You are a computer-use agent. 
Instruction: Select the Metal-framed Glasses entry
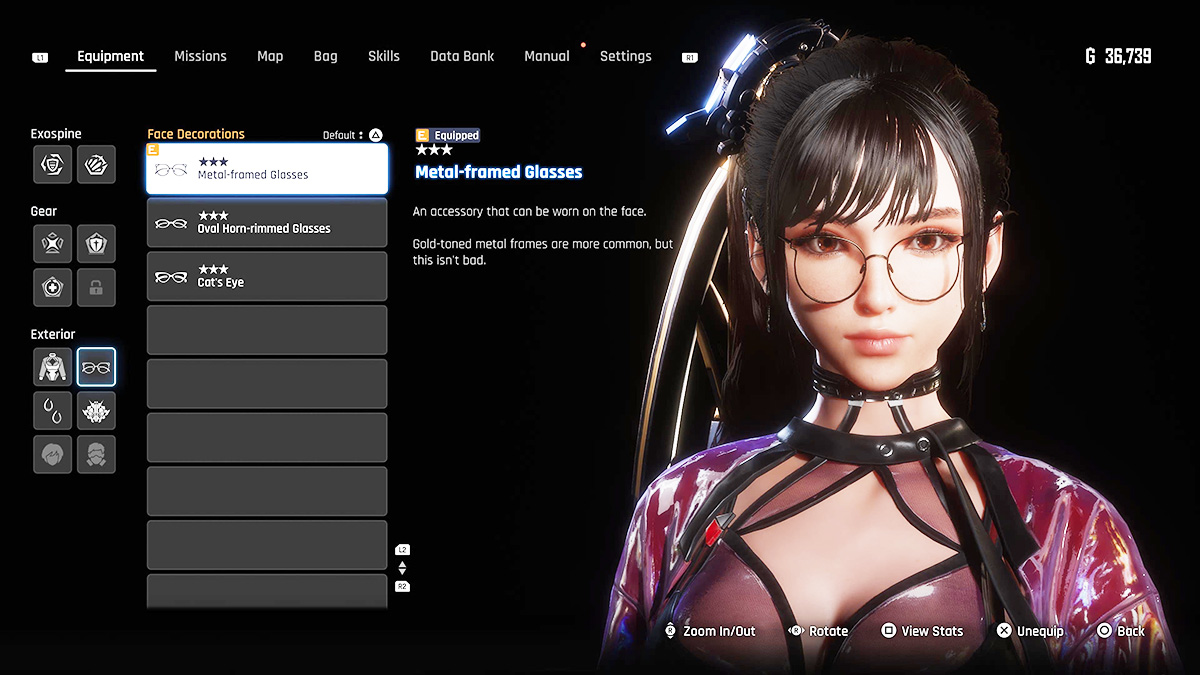point(267,169)
